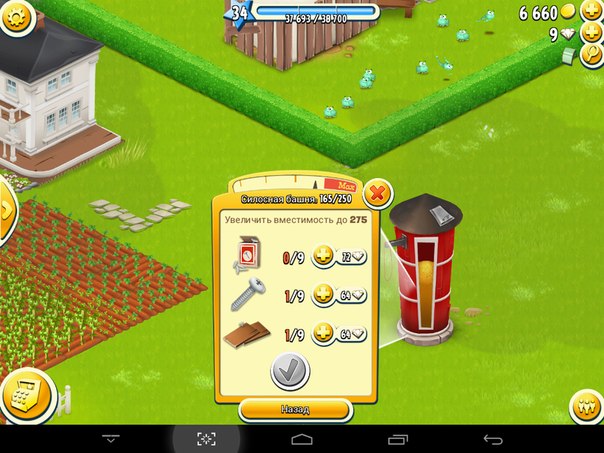Confirm the upgrade with the checkmark button
The image size is (604, 453).
coord(290,371)
